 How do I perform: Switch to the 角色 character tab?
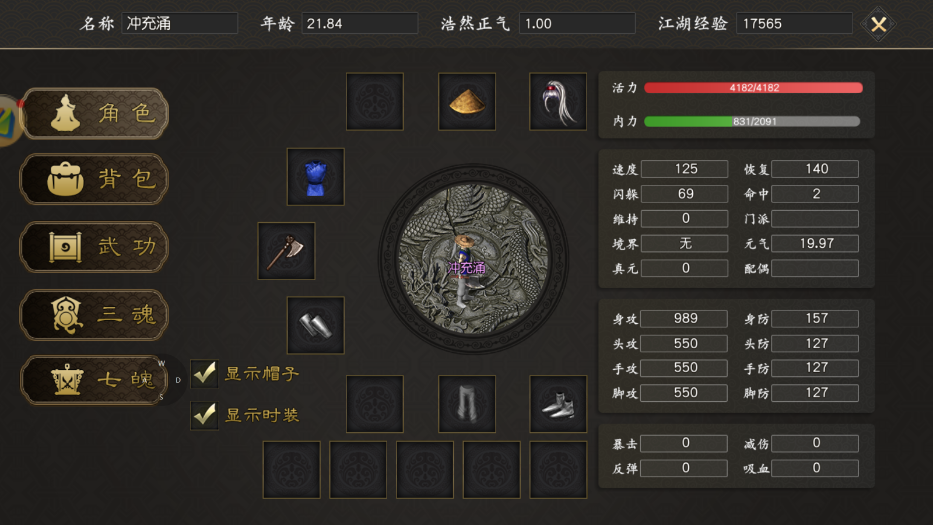[95, 114]
